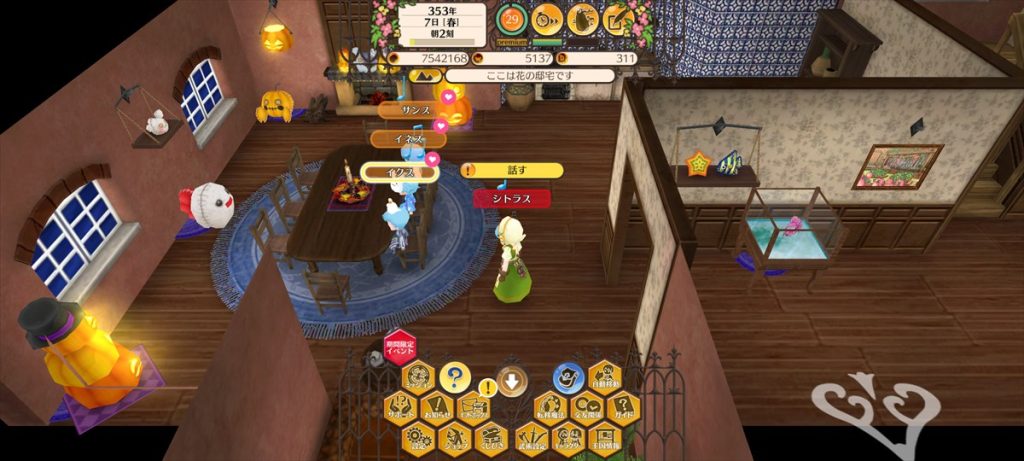Tap the 話す talk button
Image resolution: width=1024 pixels, height=461 pixels.
513,171
